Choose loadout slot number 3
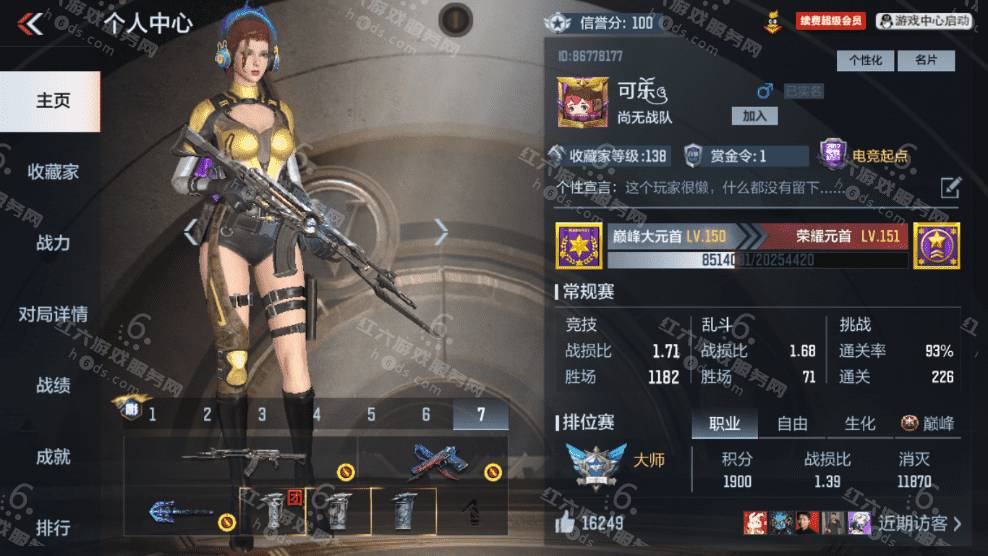The width and height of the screenshot is (988, 556). pyautogui.click(x=262, y=414)
